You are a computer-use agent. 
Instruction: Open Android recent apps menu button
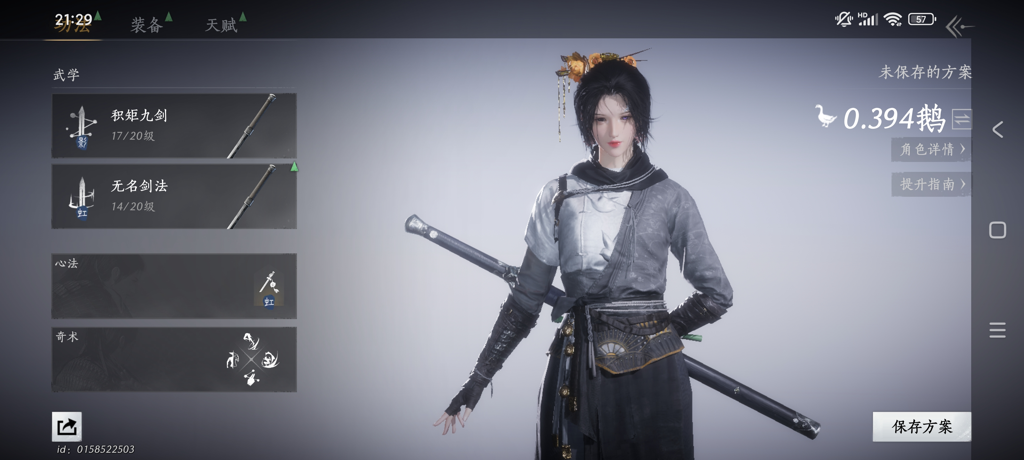[x=997, y=331]
